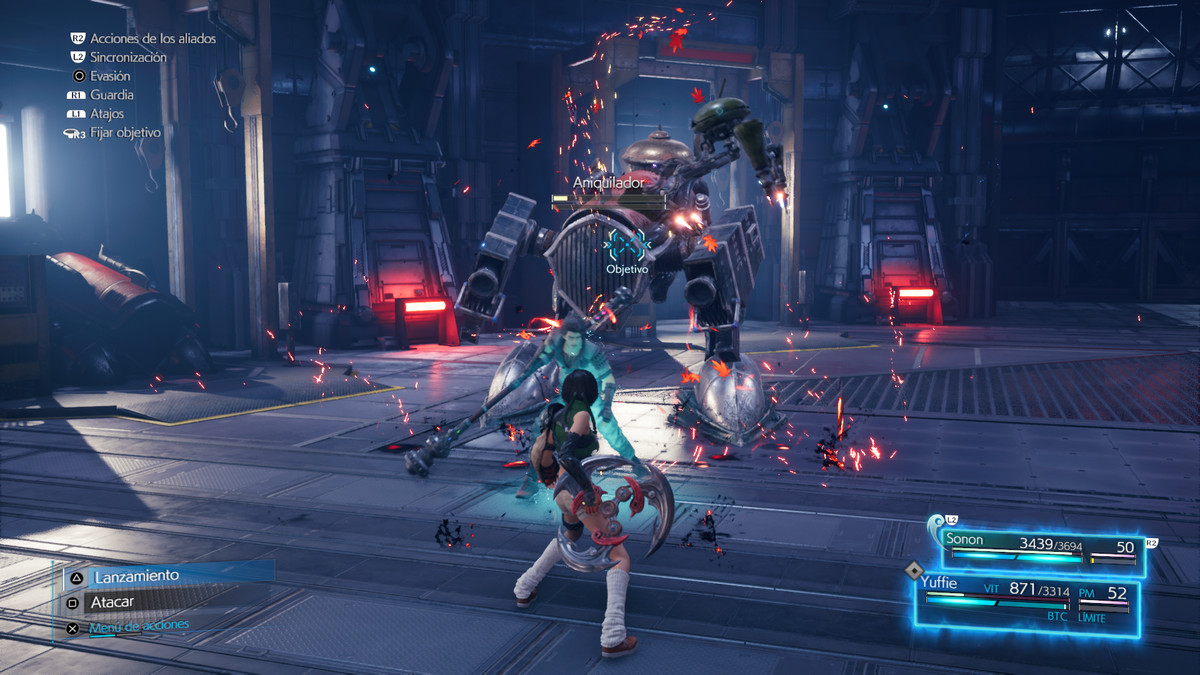1200x675 pixels.
Task: Select the Lanzamiento command
Action: (x=137, y=576)
